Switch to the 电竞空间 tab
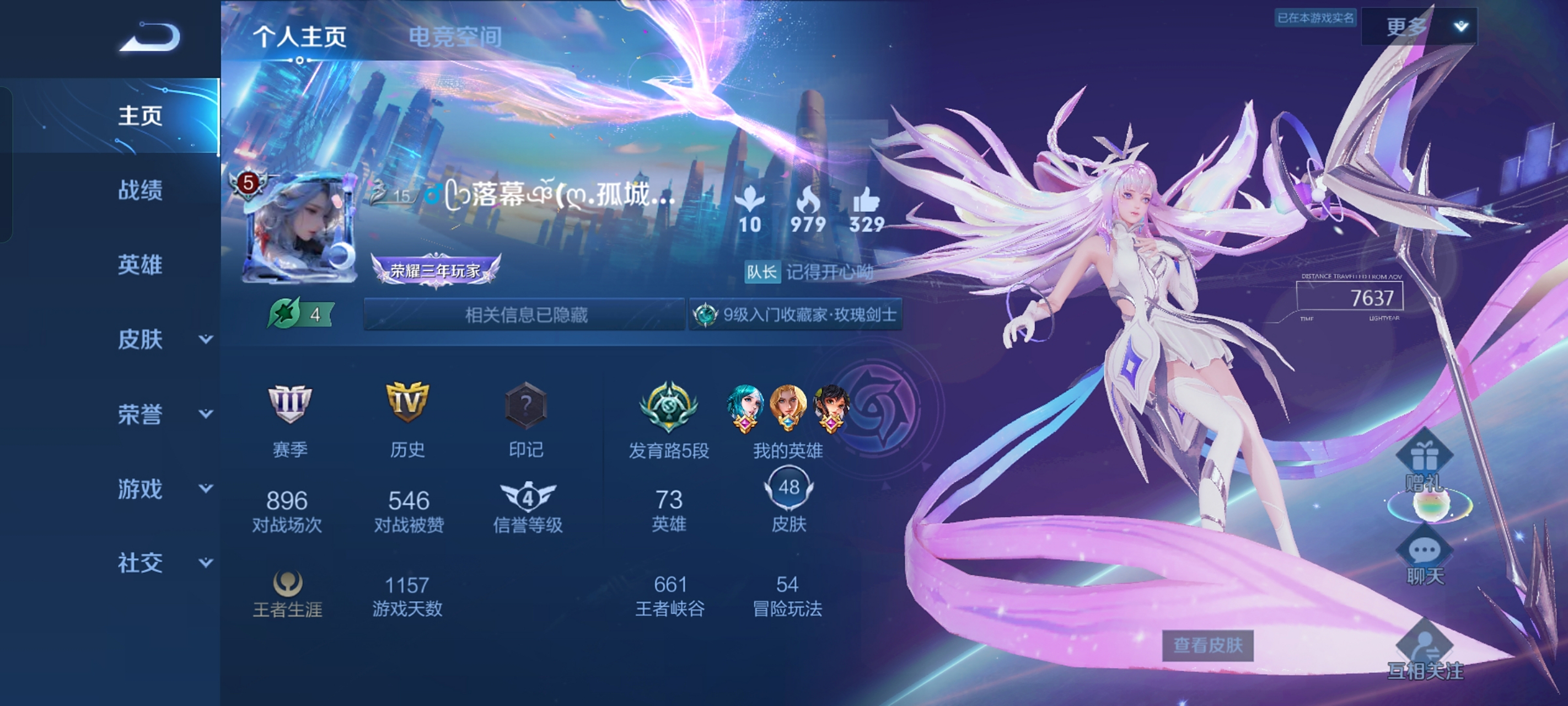The height and width of the screenshot is (706, 1568). (454, 37)
